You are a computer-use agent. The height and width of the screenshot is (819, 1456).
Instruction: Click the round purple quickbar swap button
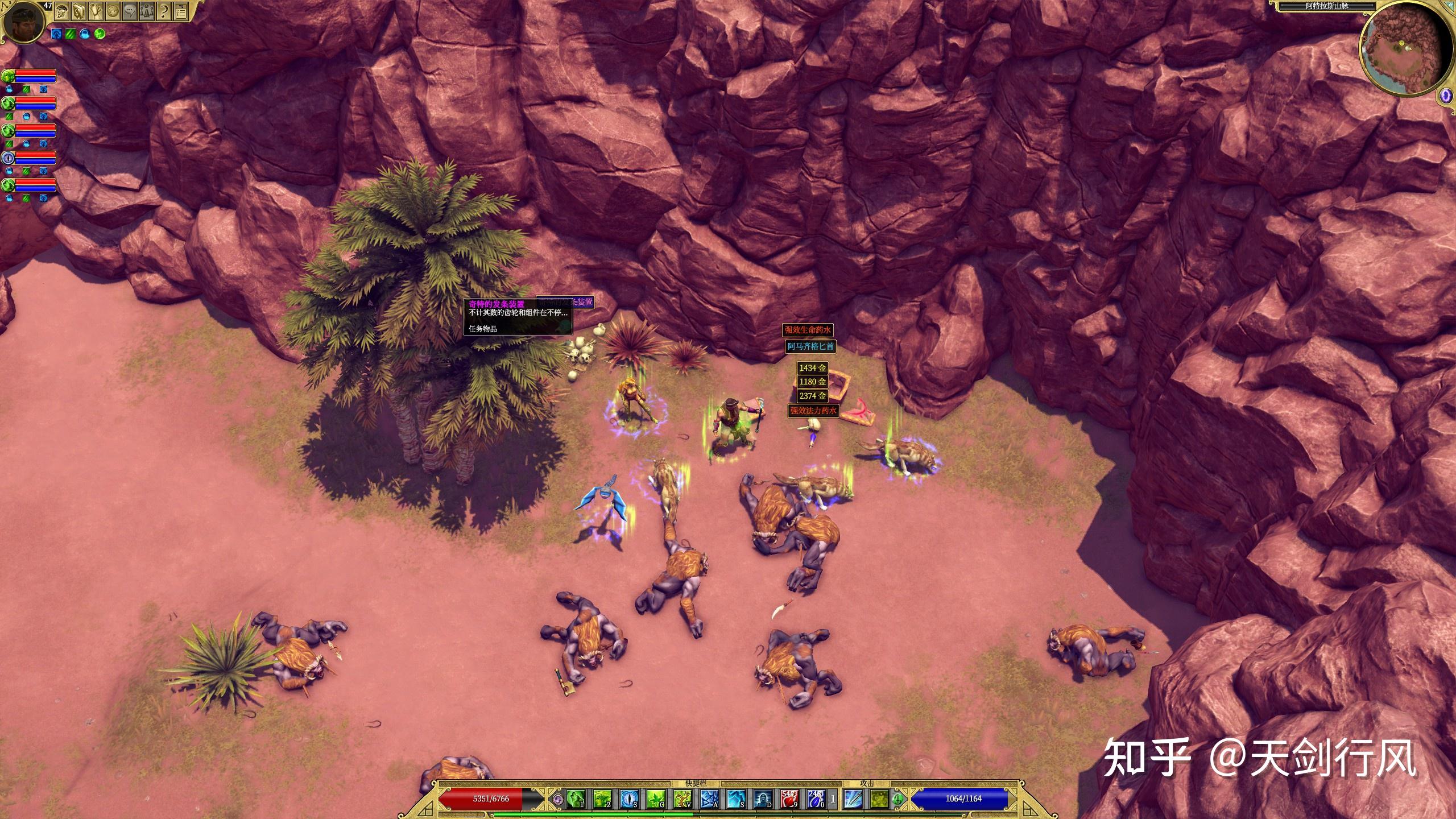point(558,799)
